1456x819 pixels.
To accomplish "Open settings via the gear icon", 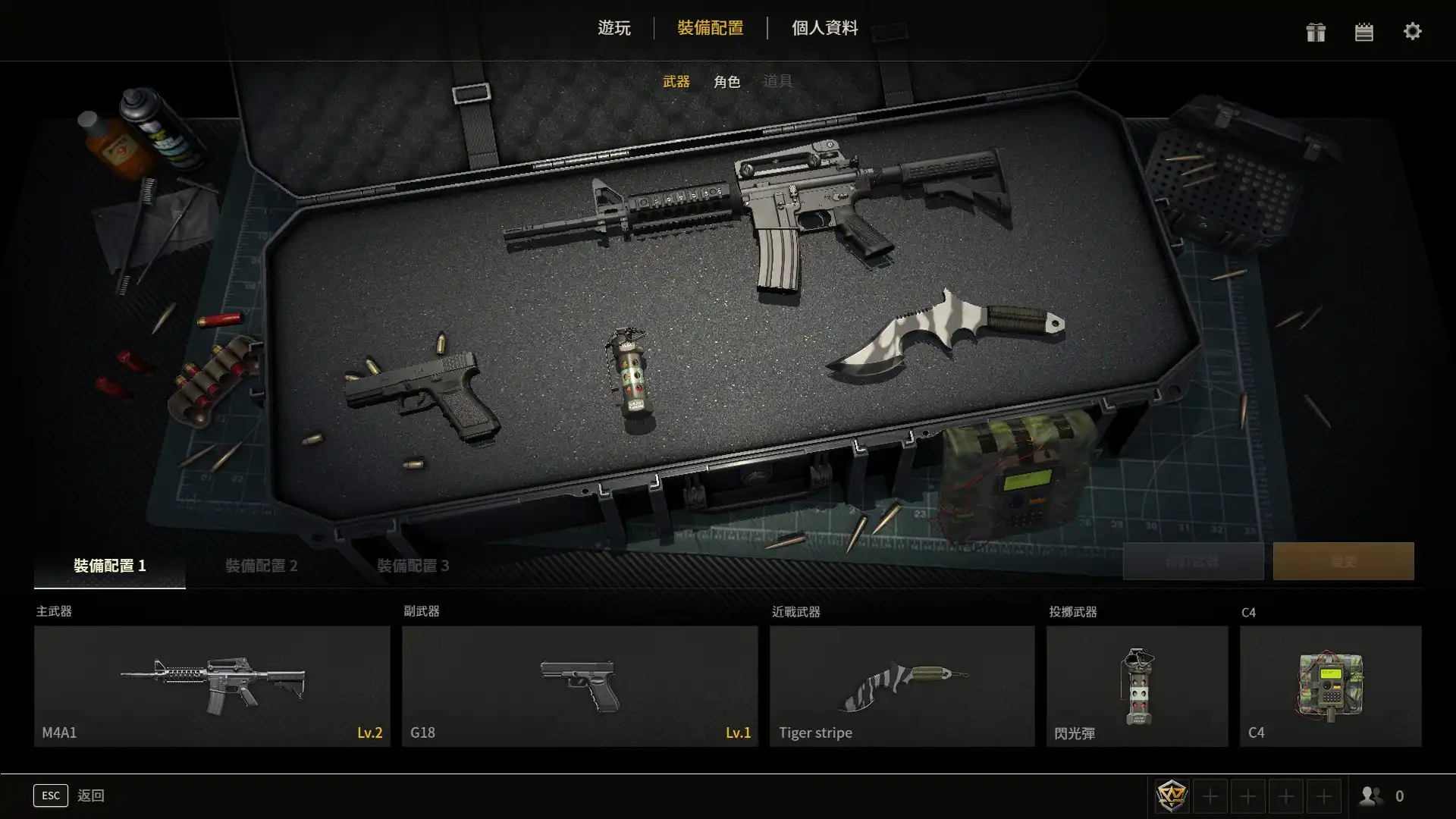I will 1412,32.
